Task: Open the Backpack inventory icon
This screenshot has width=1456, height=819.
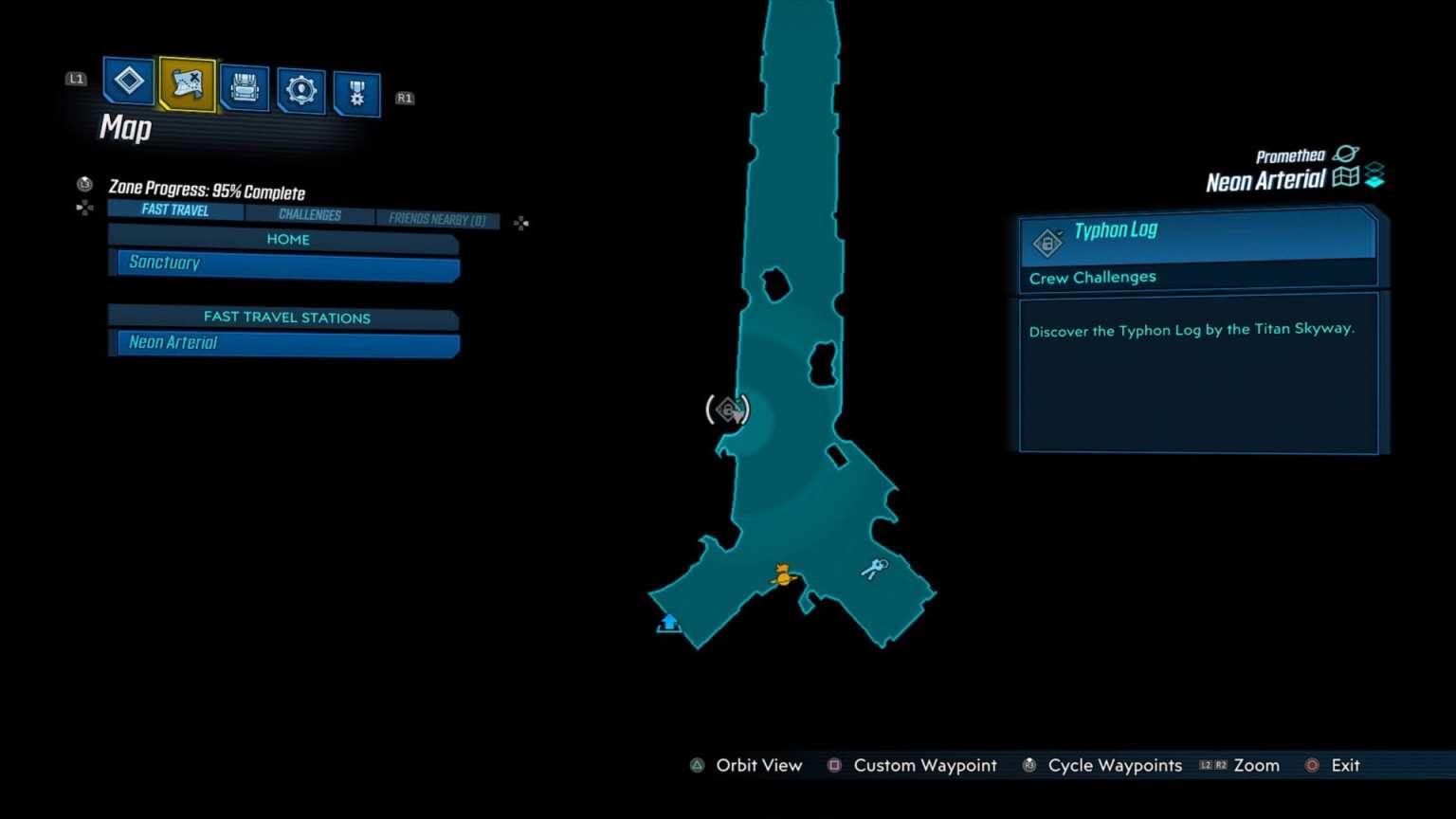Action: (x=244, y=87)
